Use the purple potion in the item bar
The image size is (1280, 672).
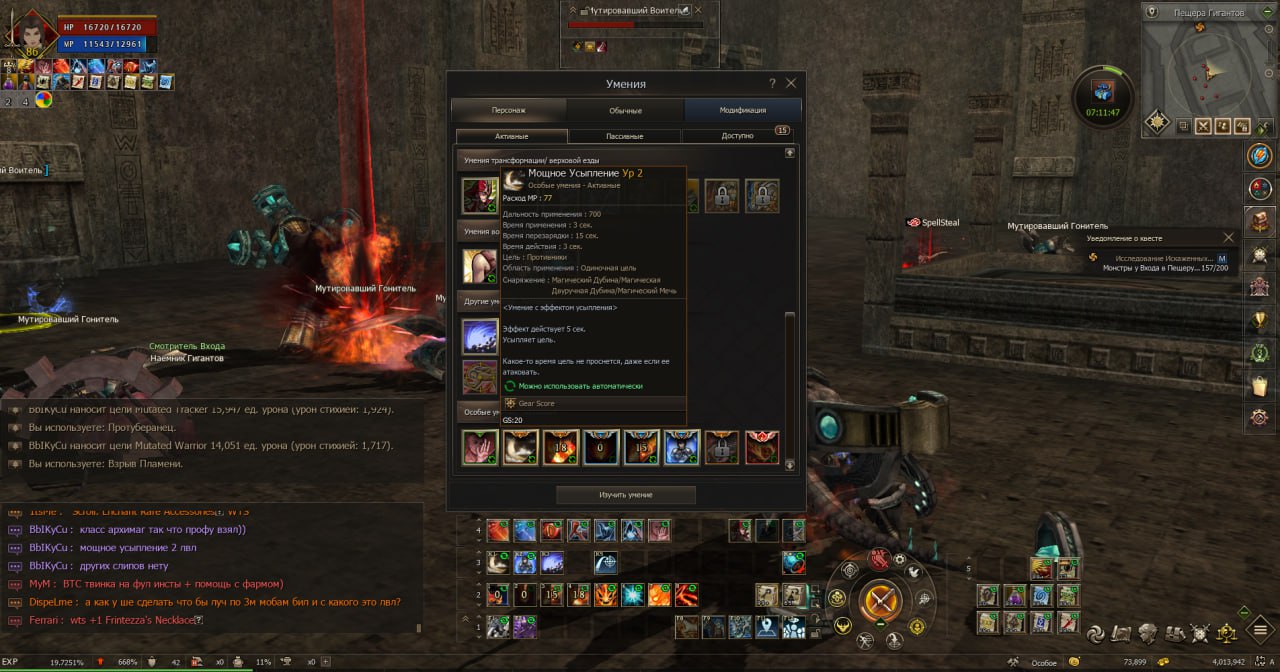(1015, 596)
